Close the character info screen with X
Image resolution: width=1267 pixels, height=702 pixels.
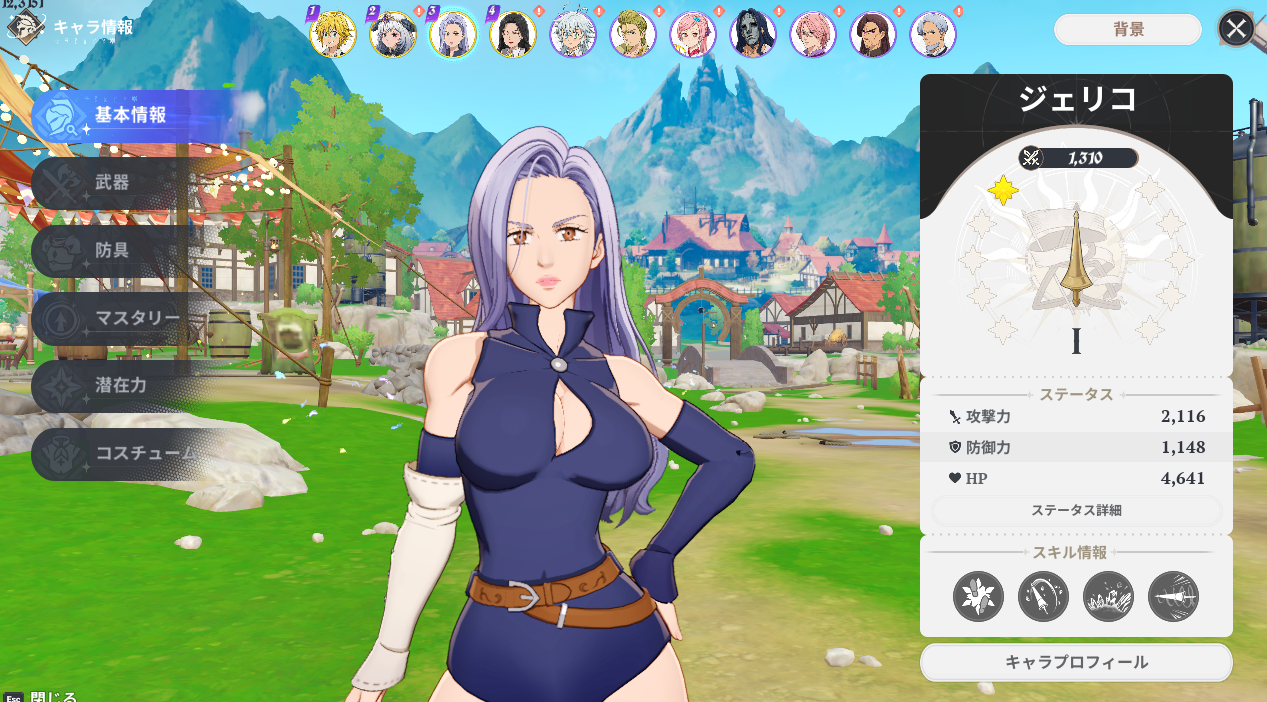point(1236,29)
